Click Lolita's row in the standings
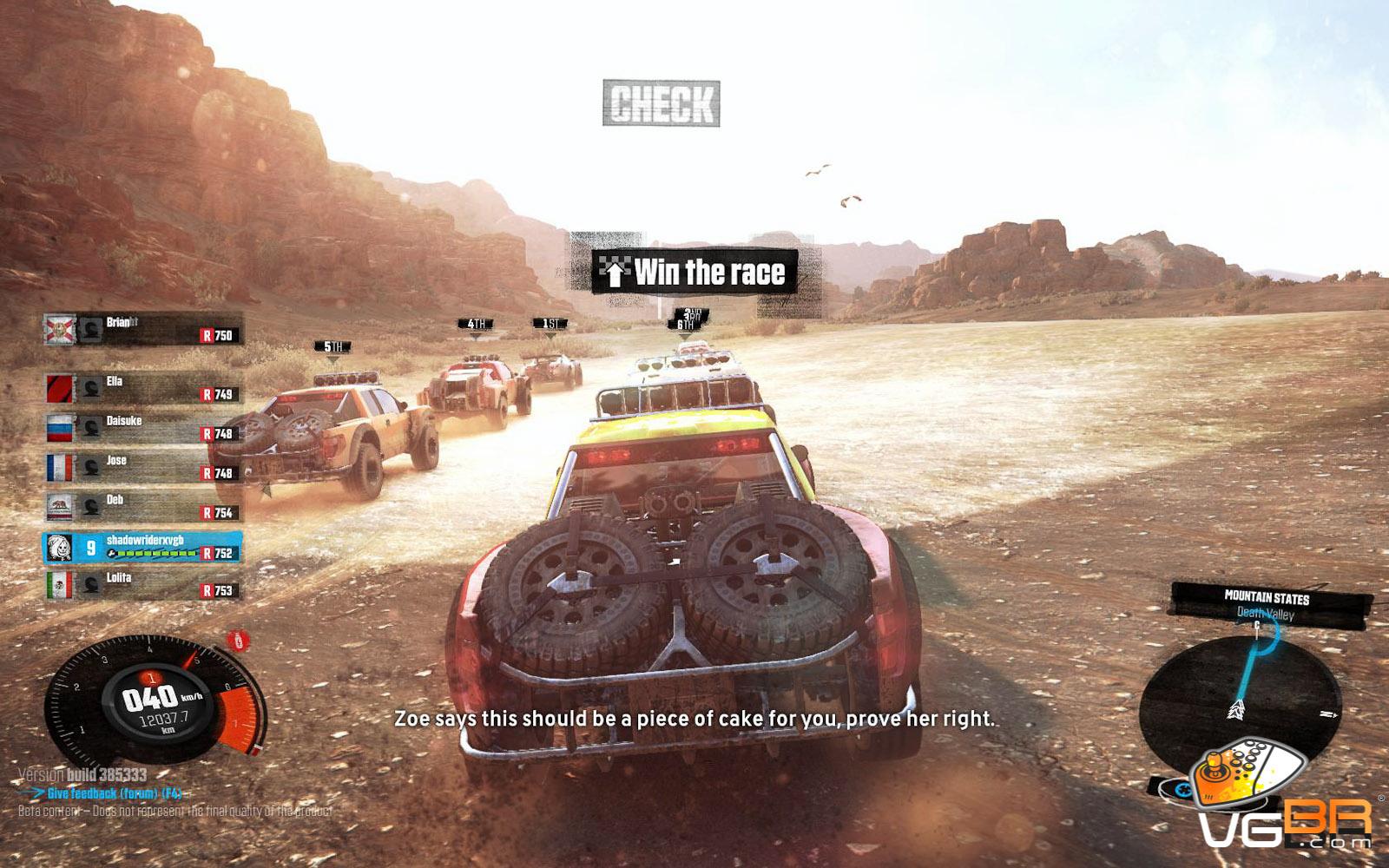The image size is (1389, 868). [143, 584]
